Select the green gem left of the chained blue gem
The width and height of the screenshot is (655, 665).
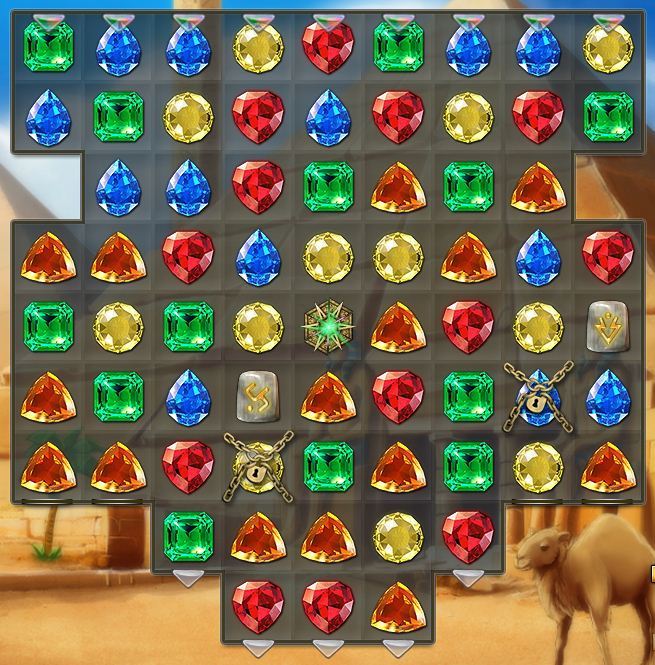point(468,396)
